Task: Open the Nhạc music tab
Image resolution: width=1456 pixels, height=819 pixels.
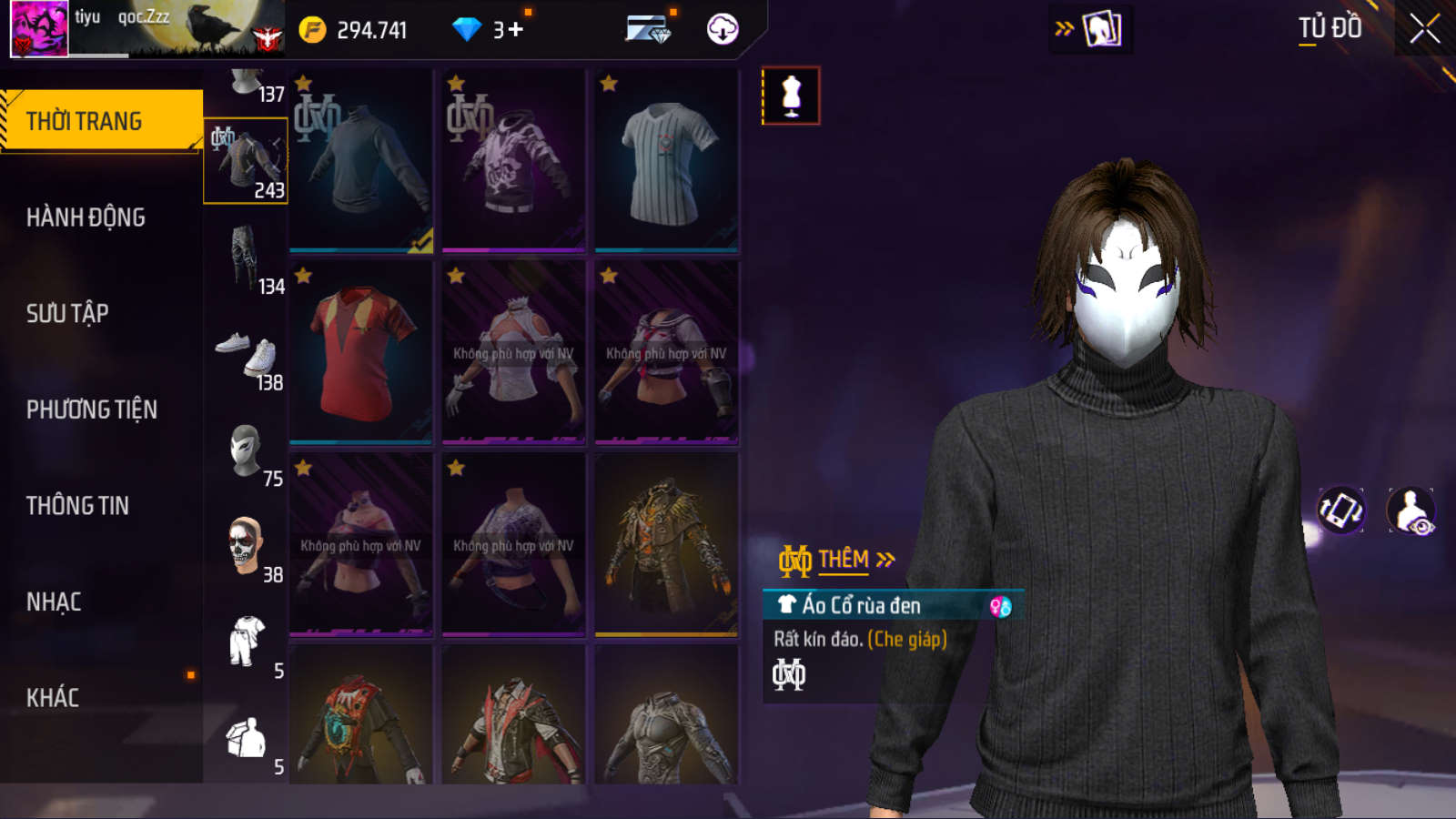Action: point(55,602)
